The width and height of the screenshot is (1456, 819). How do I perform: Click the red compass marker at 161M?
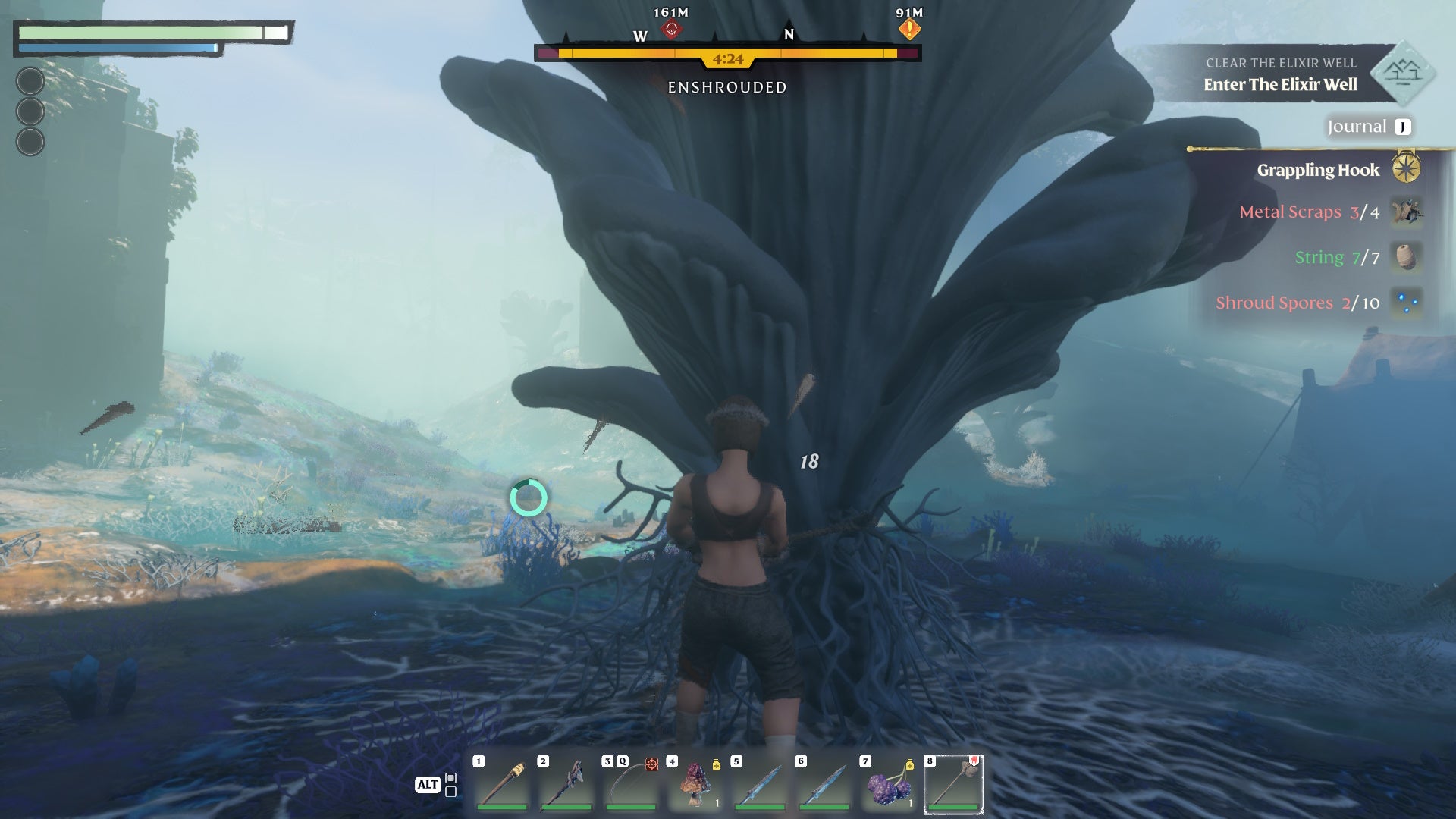pos(671,30)
